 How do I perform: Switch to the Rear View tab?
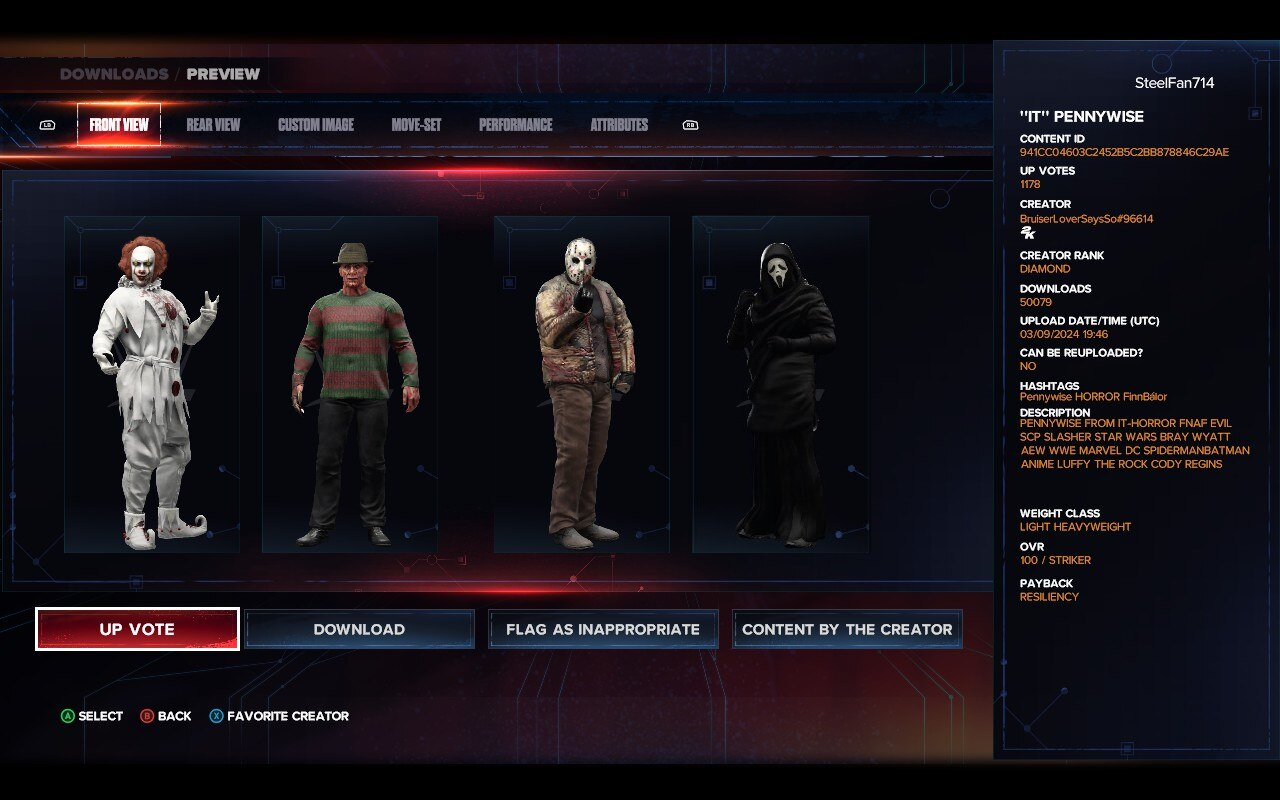[x=213, y=125]
